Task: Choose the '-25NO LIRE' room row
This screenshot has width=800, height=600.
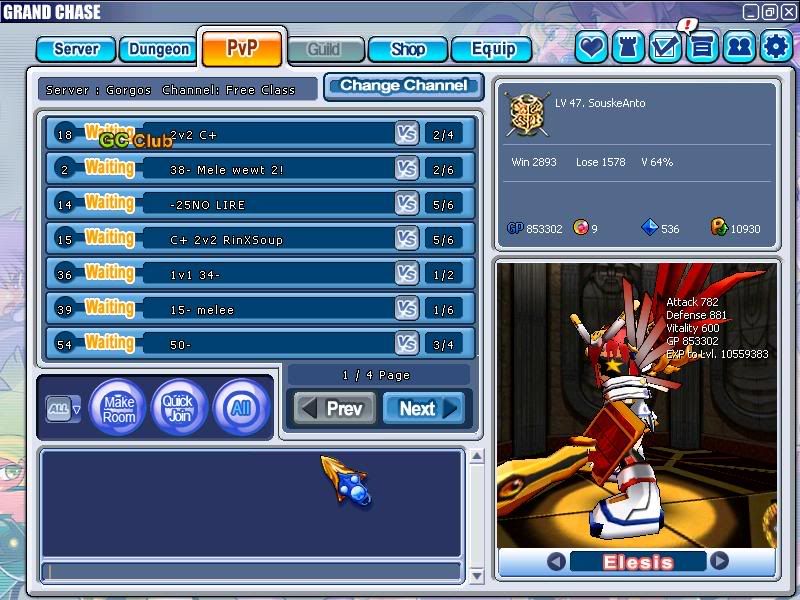Action: click(x=258, y=204)
